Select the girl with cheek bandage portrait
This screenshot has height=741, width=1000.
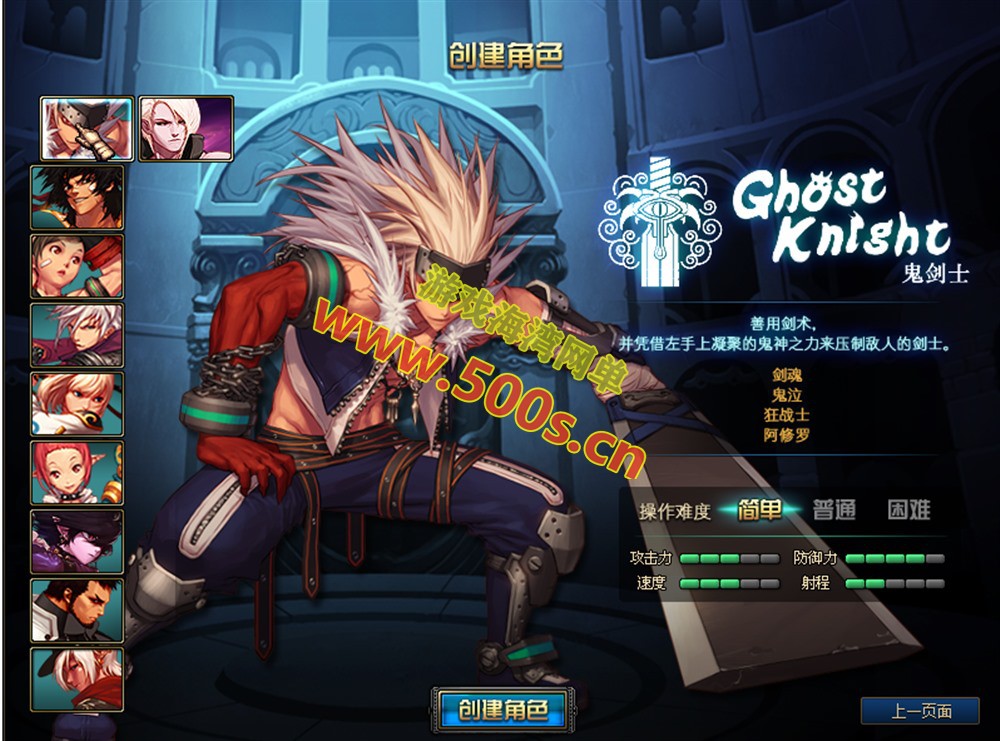pyautogui.click(x=77, y=266)
